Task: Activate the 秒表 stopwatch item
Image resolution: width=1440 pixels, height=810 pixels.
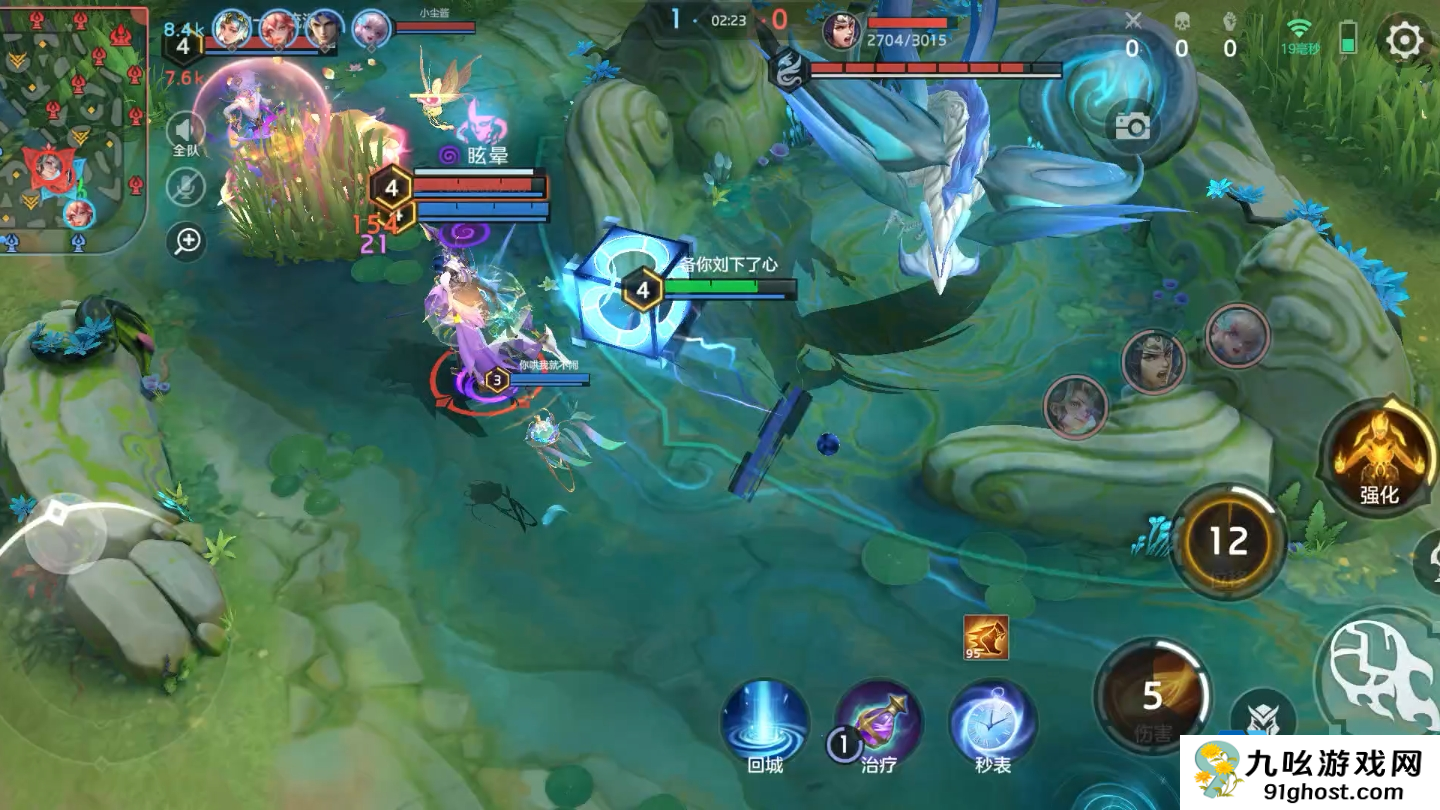Action: 992,723
